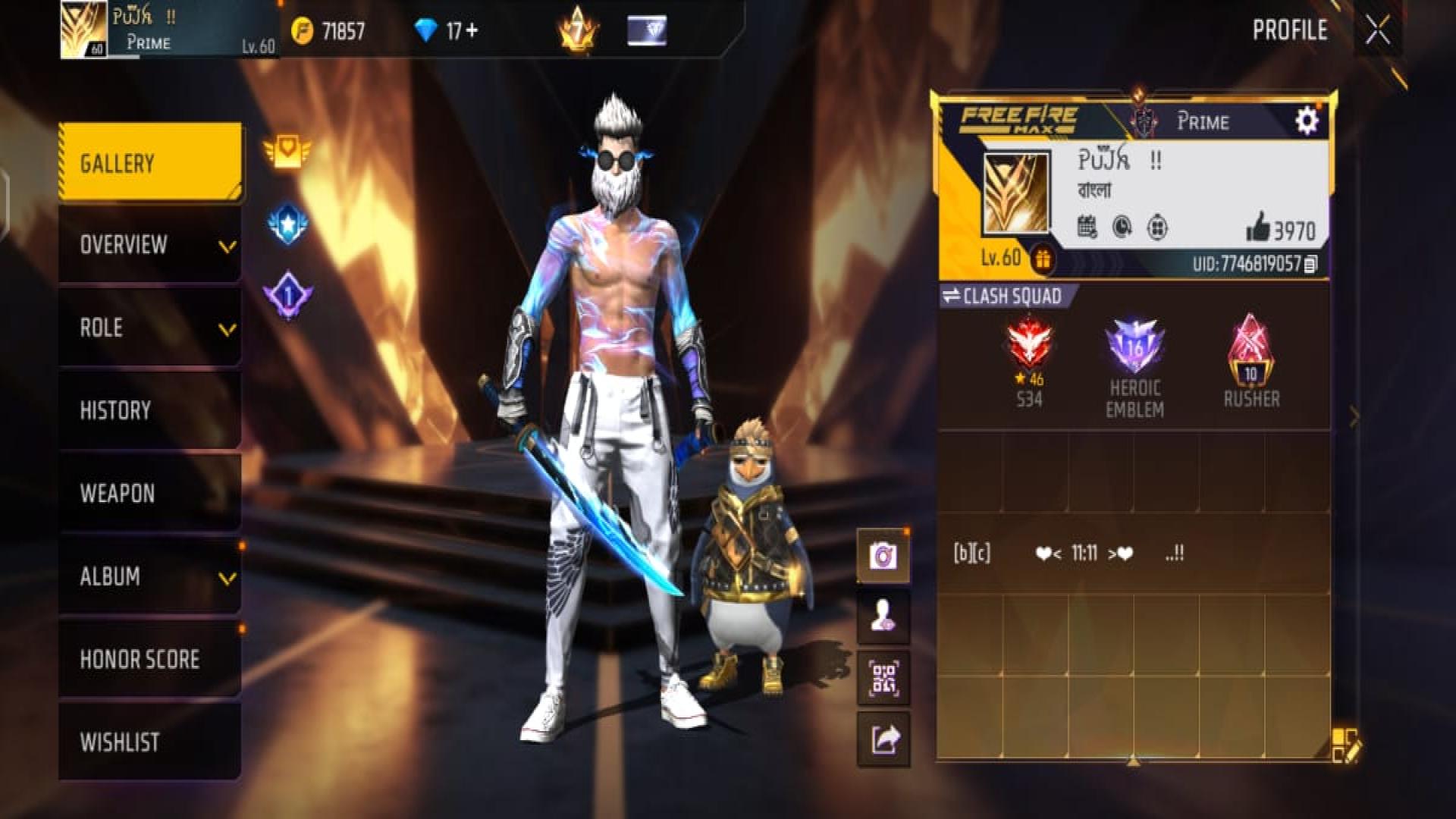Screen dimensions: 1456x819
Task: Show the Honor Score page
Action: [x=150, y=659]
